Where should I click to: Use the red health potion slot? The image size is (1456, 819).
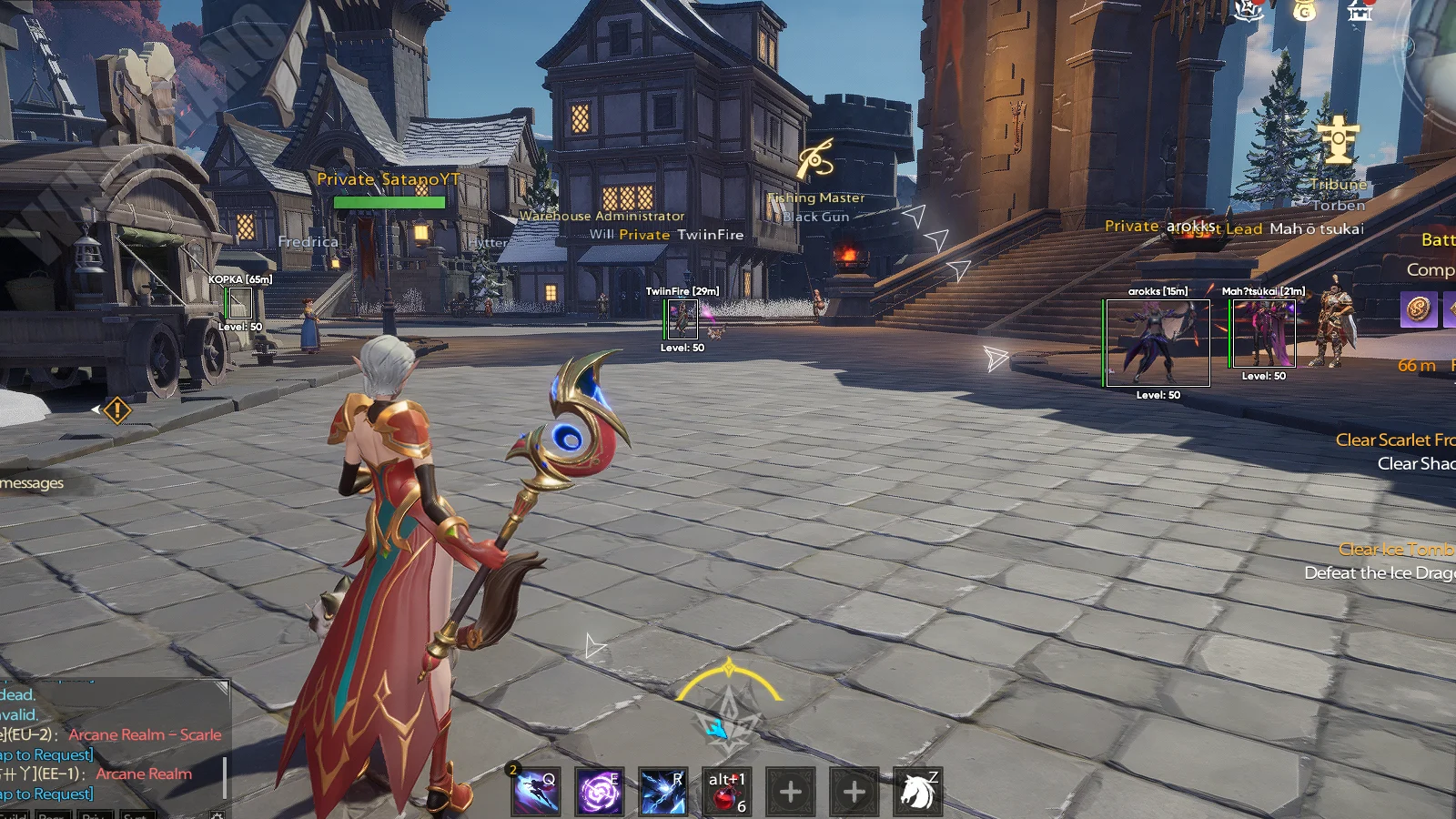coord(726,791)
